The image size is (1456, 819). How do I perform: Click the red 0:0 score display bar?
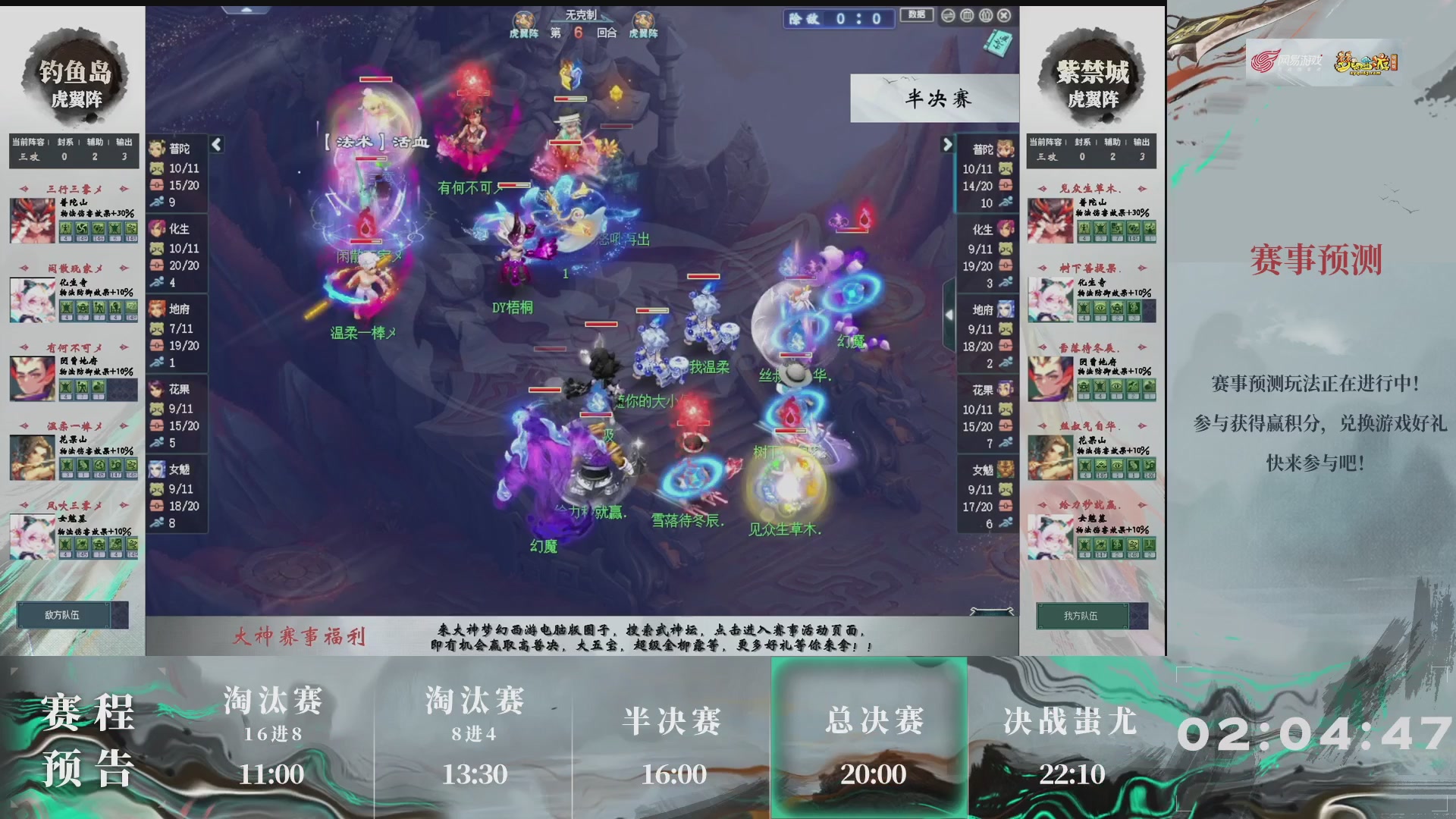click(x=838, y=18)
